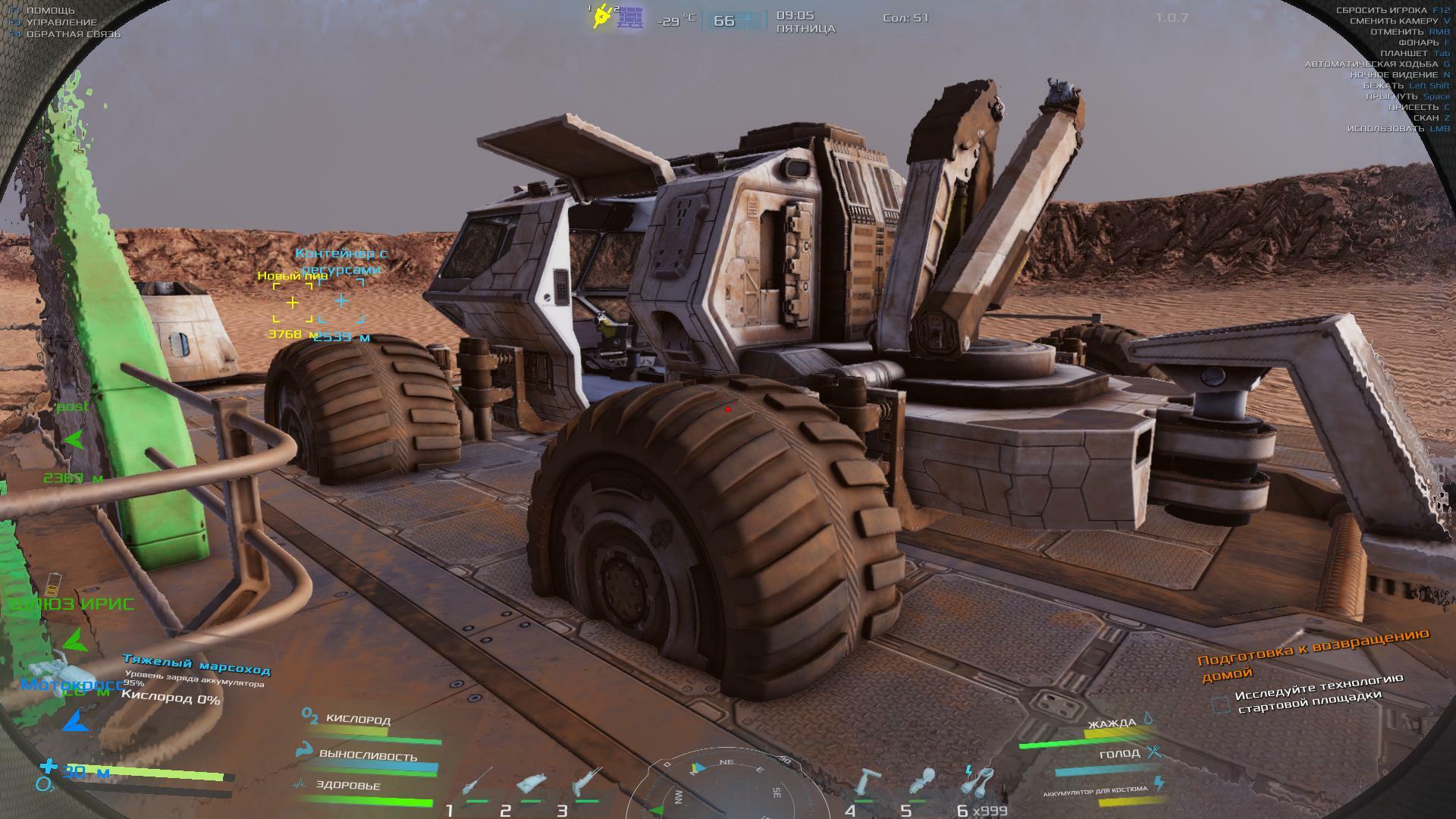Image resolution: width=1456 pixels, height=819 pixels.
Task: Select the injector tool in hotbar slot 3
Action: point(587,782)
